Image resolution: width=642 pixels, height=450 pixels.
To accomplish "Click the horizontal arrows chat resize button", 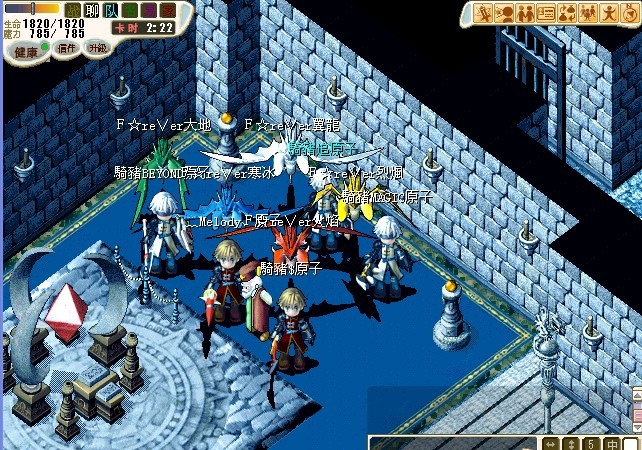I will tap(551, 443).
